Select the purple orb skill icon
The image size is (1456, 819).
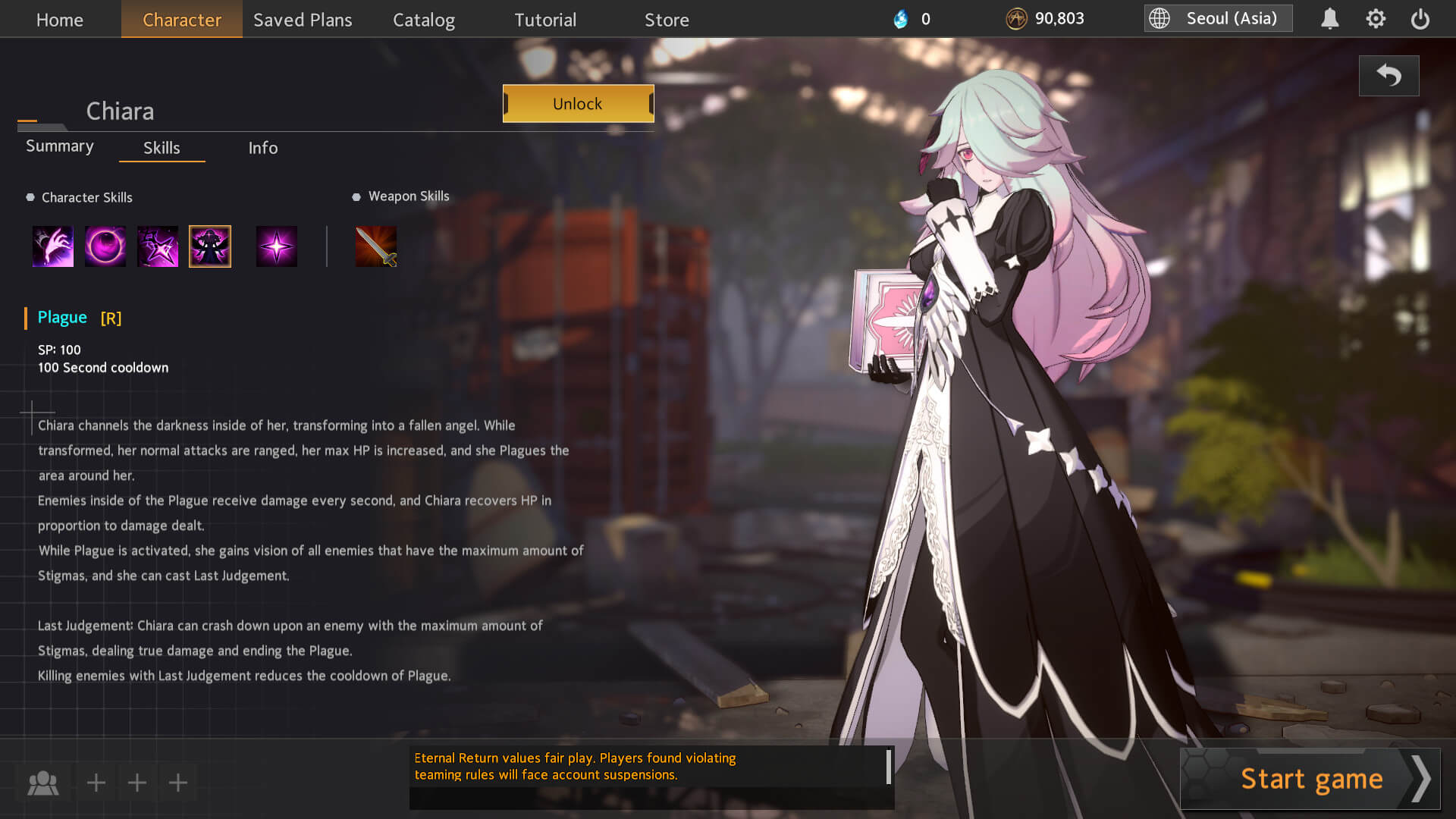[105, 246]
